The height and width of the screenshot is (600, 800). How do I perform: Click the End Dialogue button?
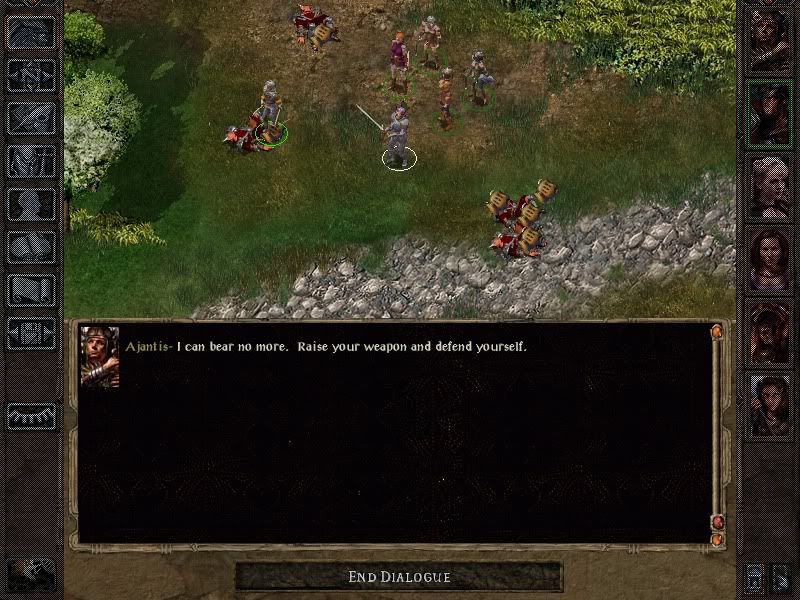coord(399,577)
